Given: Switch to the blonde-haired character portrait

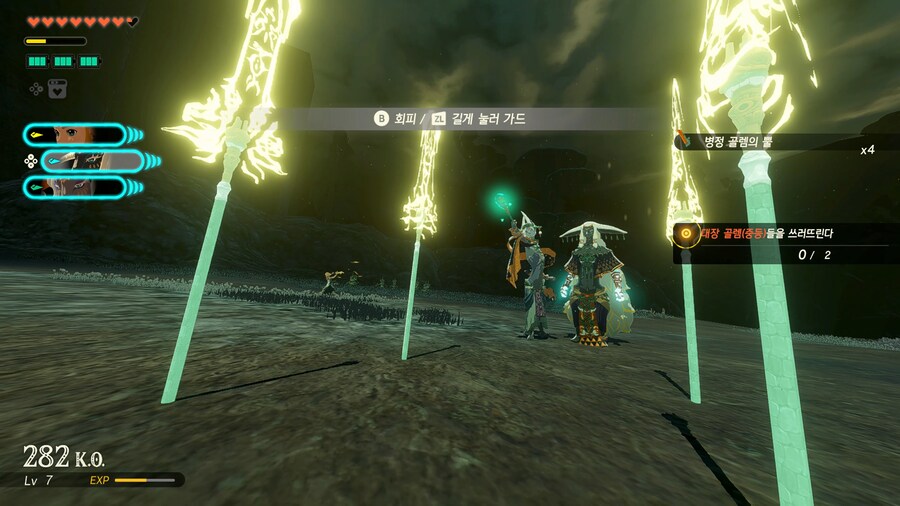Looking at the screenshot, I should [75, 135].
